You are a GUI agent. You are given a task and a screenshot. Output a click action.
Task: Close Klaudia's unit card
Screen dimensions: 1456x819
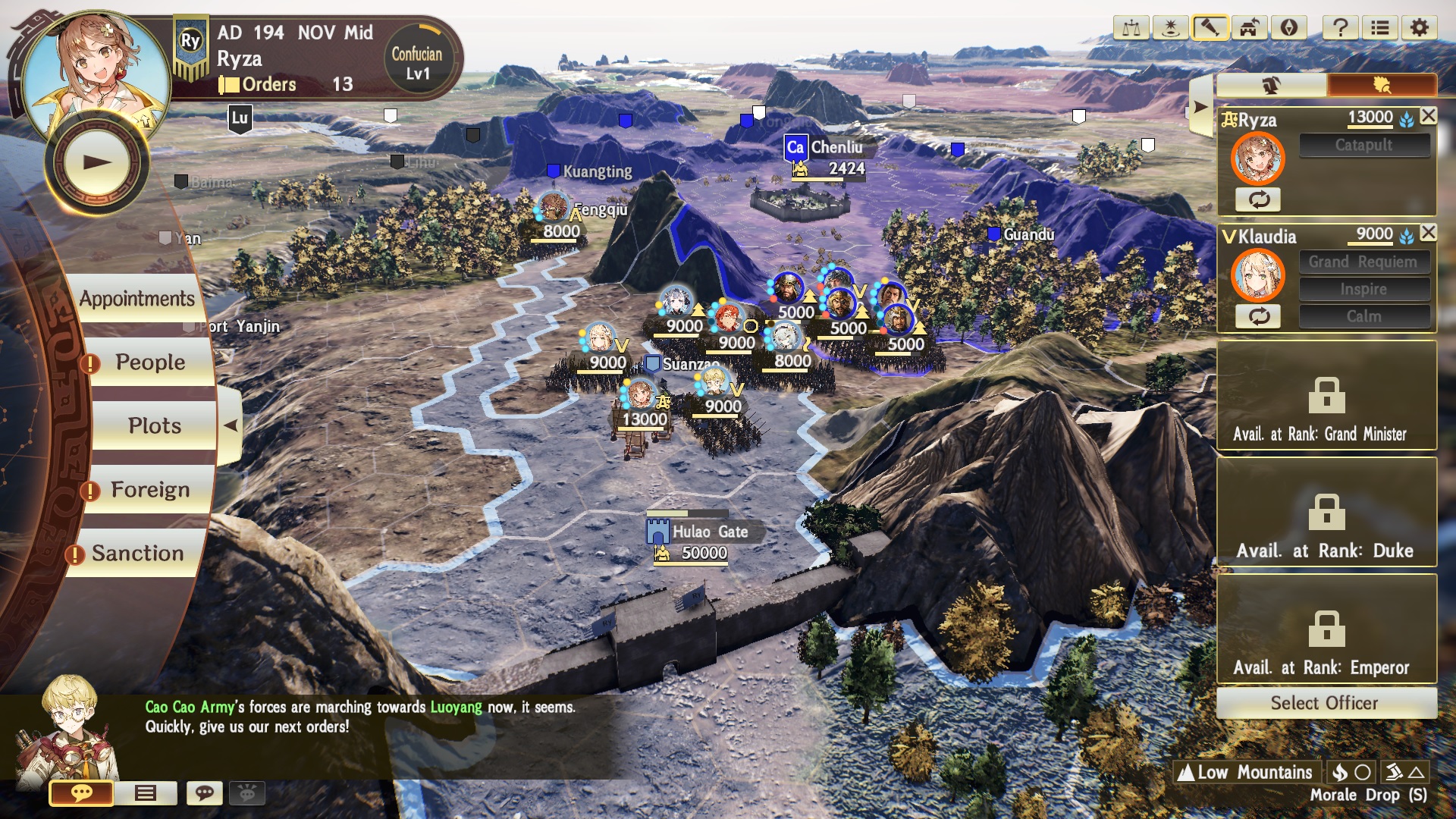pos(1428,233)
